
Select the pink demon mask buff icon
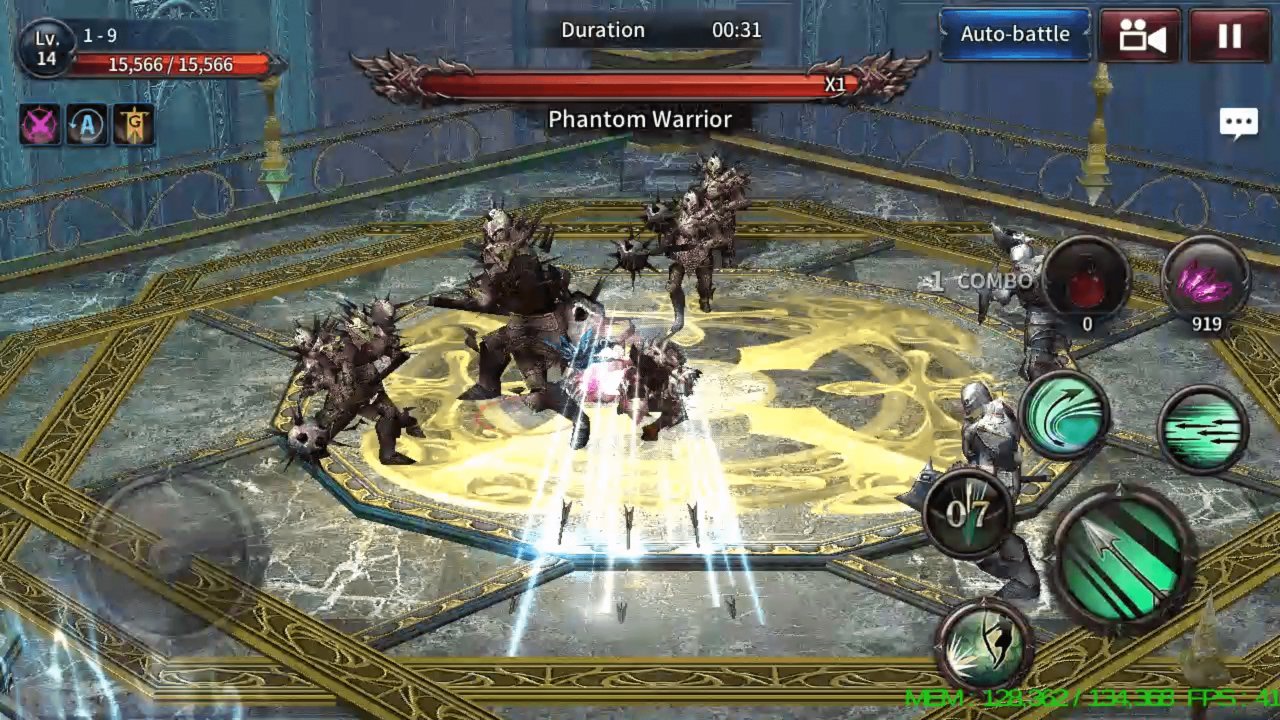40,125
